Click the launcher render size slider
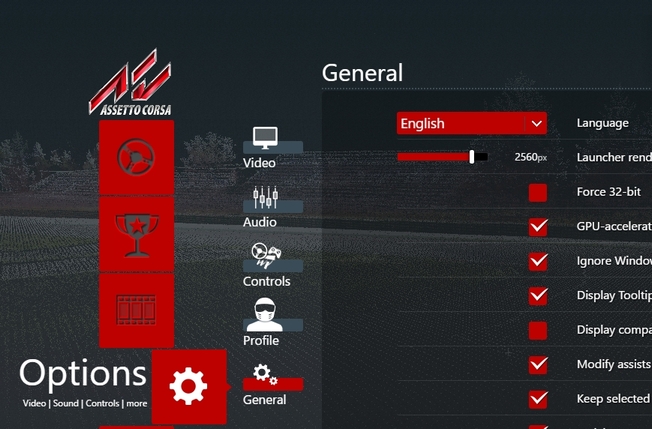This screenshot has width=652, height=429. [x=443, y=157]
